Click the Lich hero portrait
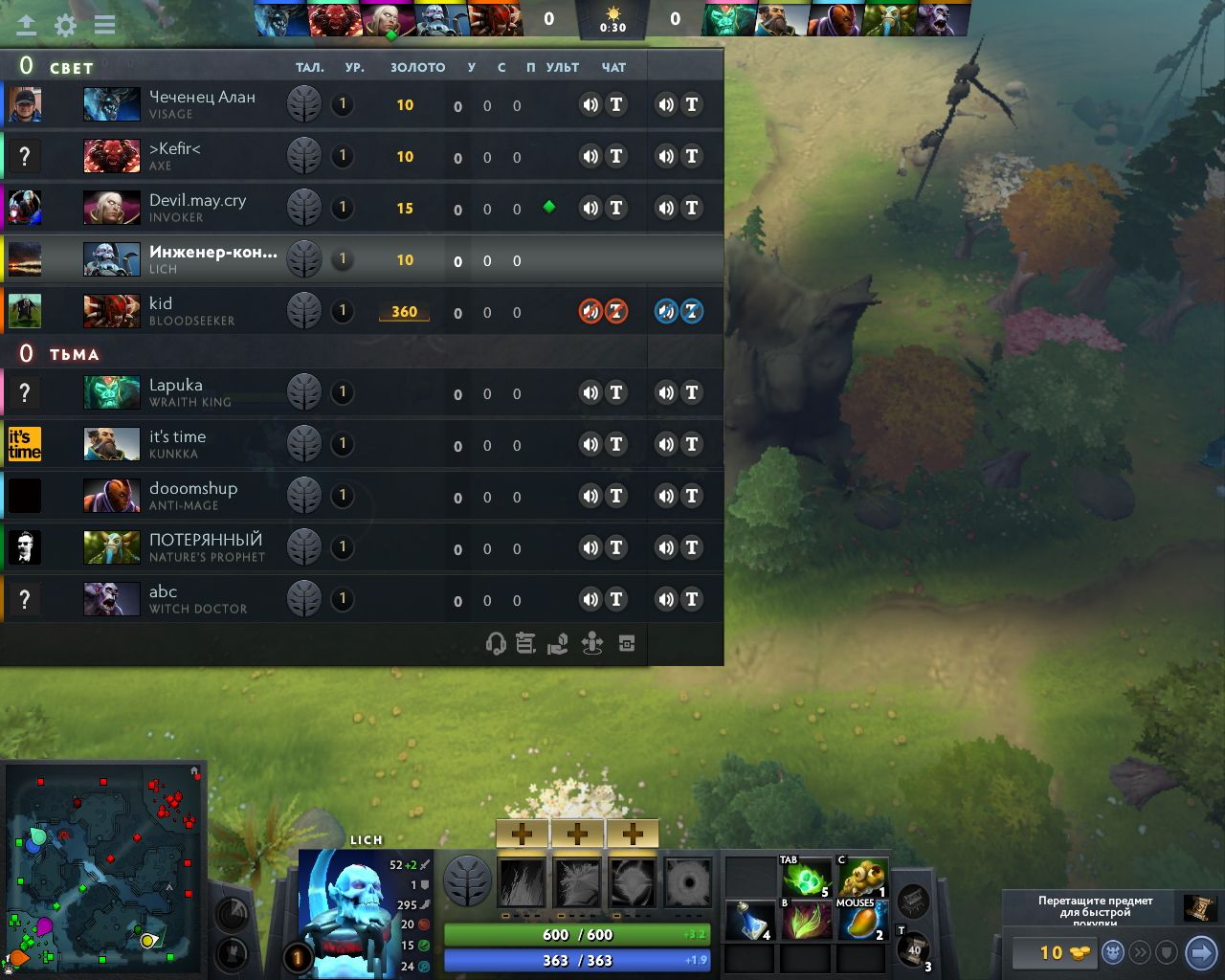The width and height of the screenshot is (1225, 980). (x=346, y=914)
